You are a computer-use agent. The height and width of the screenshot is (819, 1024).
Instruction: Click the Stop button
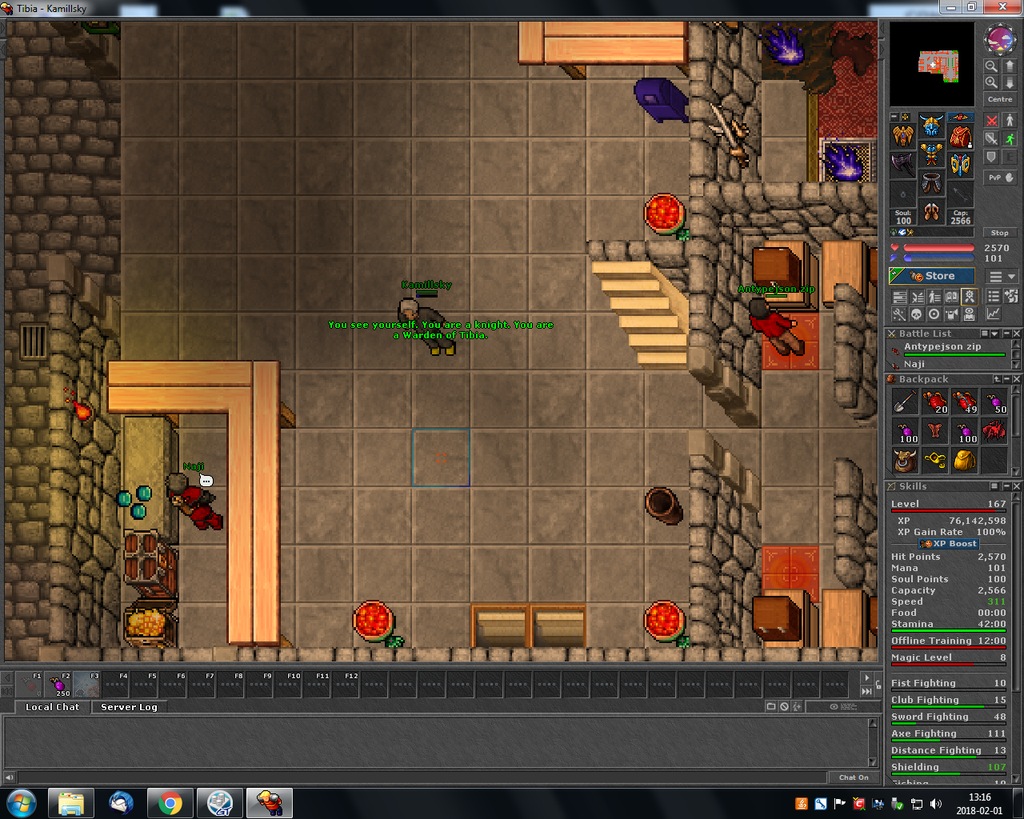pyautogui.click(x=1000, y=233)
